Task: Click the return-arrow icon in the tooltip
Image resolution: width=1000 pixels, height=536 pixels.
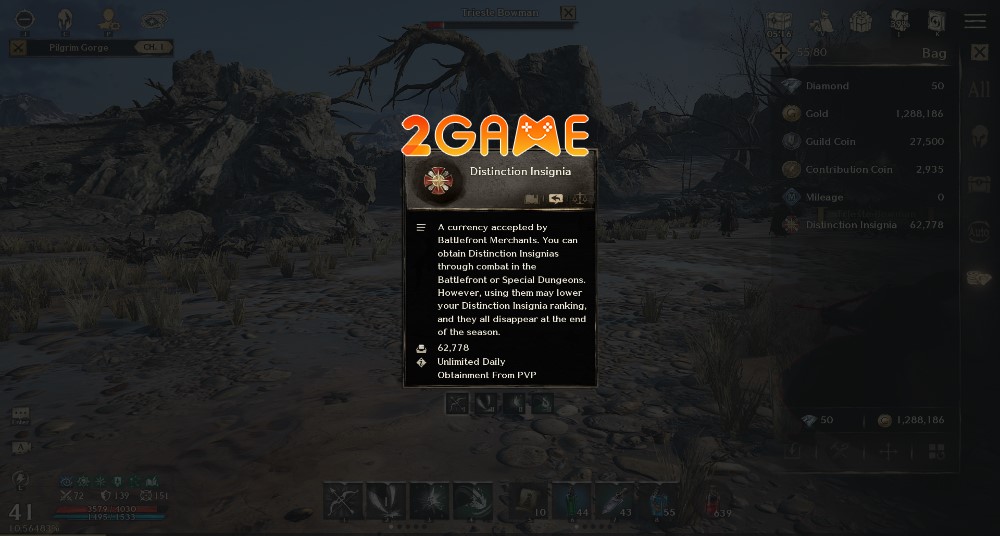Action: (x=556, y=198)
